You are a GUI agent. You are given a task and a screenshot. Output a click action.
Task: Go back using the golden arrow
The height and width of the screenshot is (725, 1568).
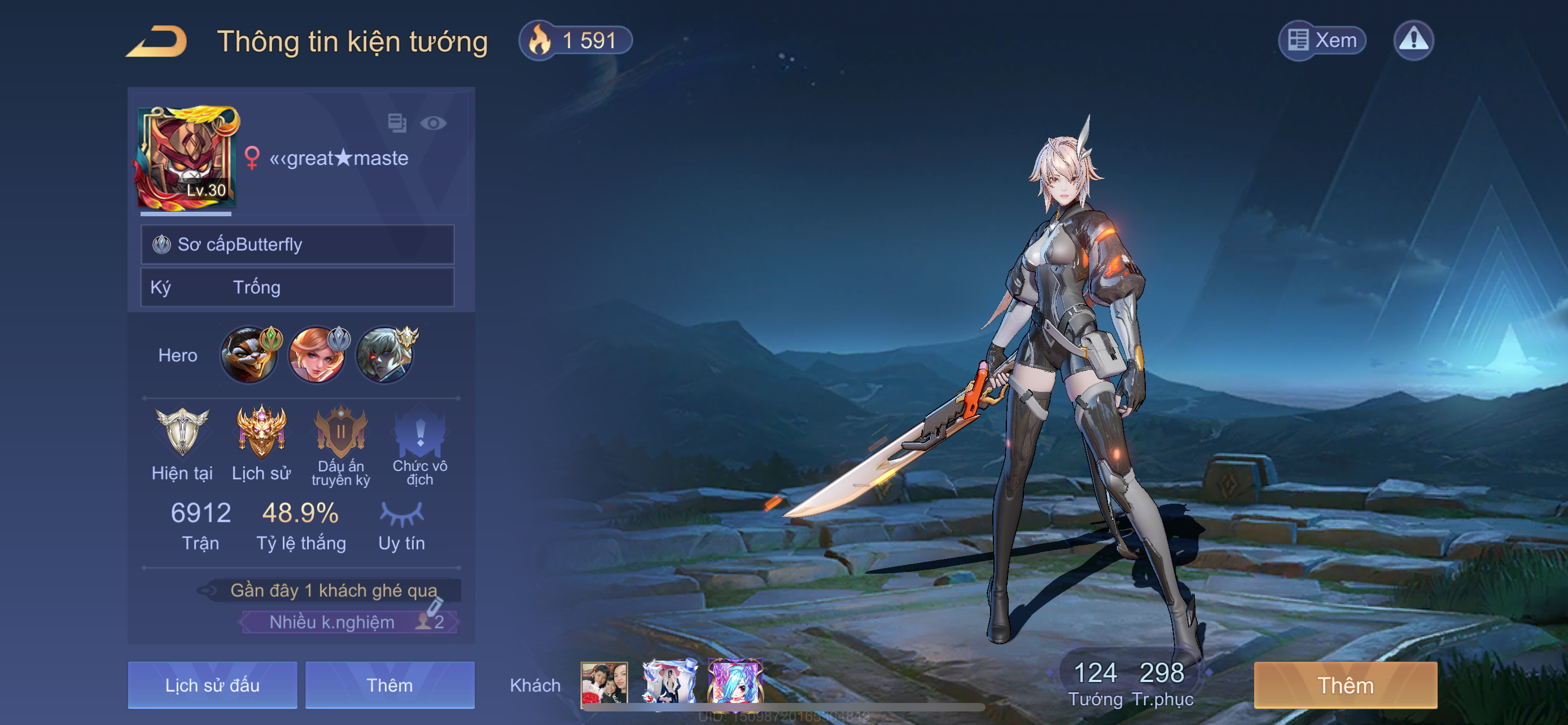tap(157, 41)
